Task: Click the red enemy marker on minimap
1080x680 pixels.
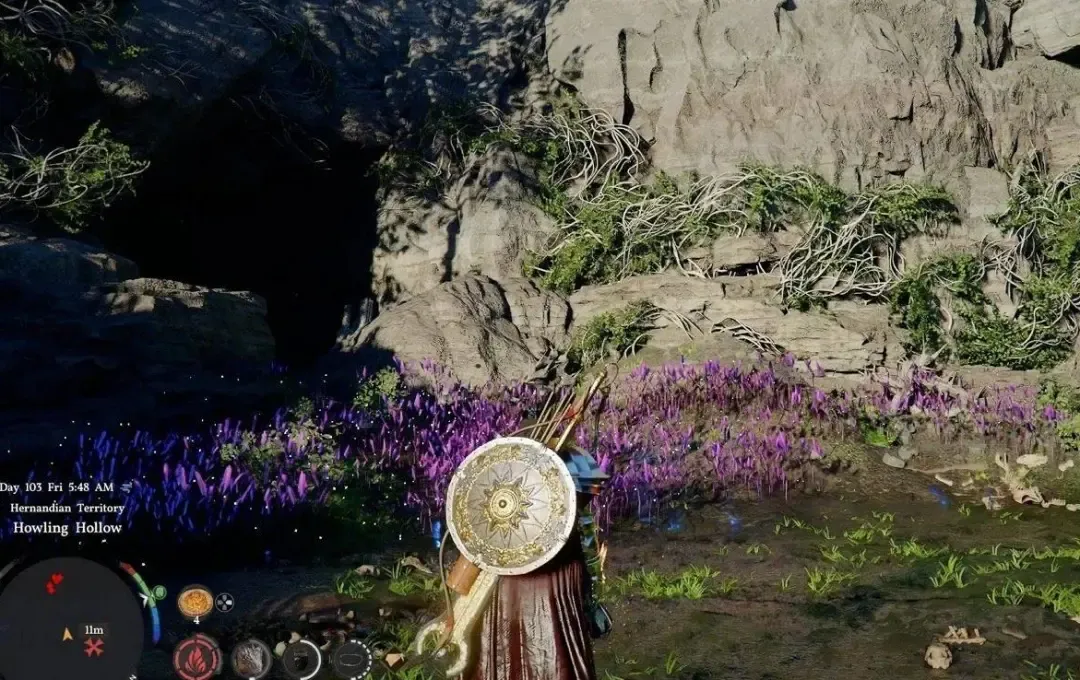Action: pyautogui.click(x=55, y=582)
